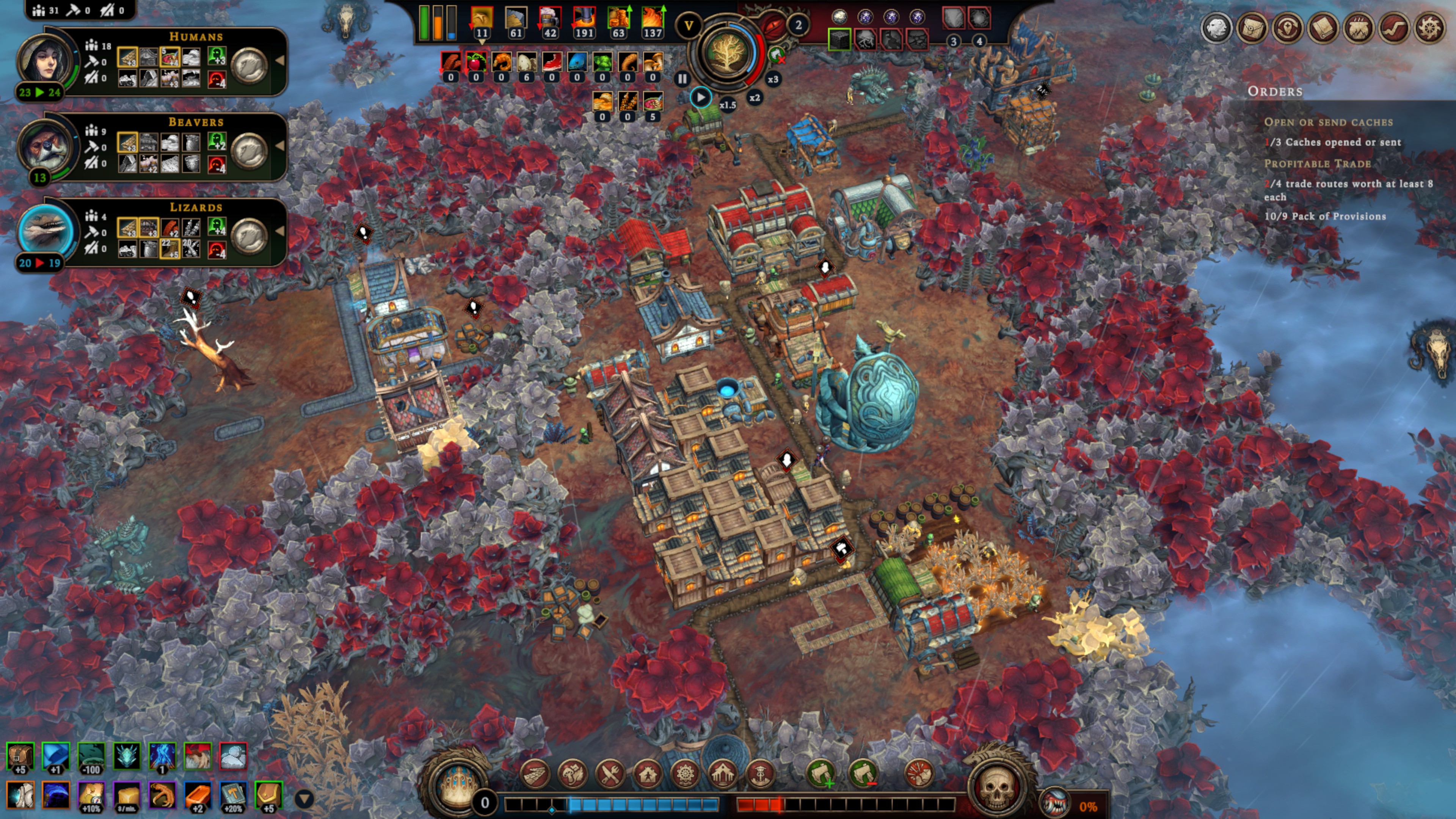Select the destroy building tool
Viewport: 1456px width, 819px height.
coord(919,773)
